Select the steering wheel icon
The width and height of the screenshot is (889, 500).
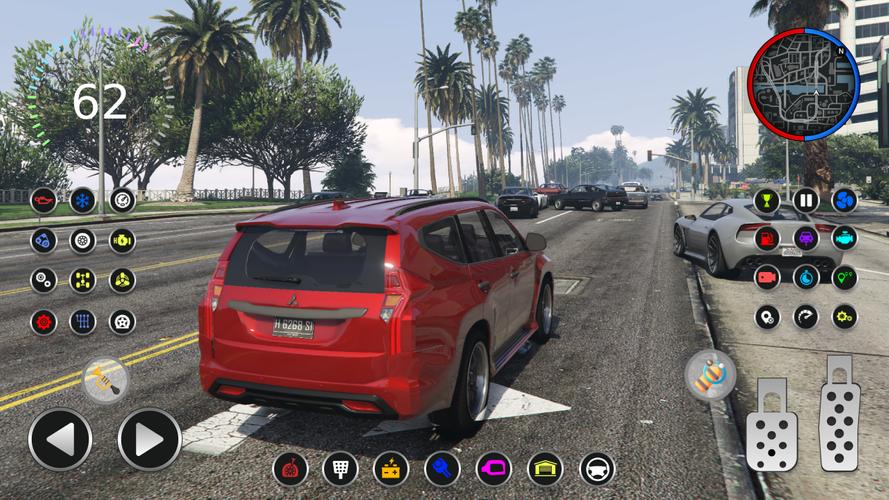coord(597,468)
